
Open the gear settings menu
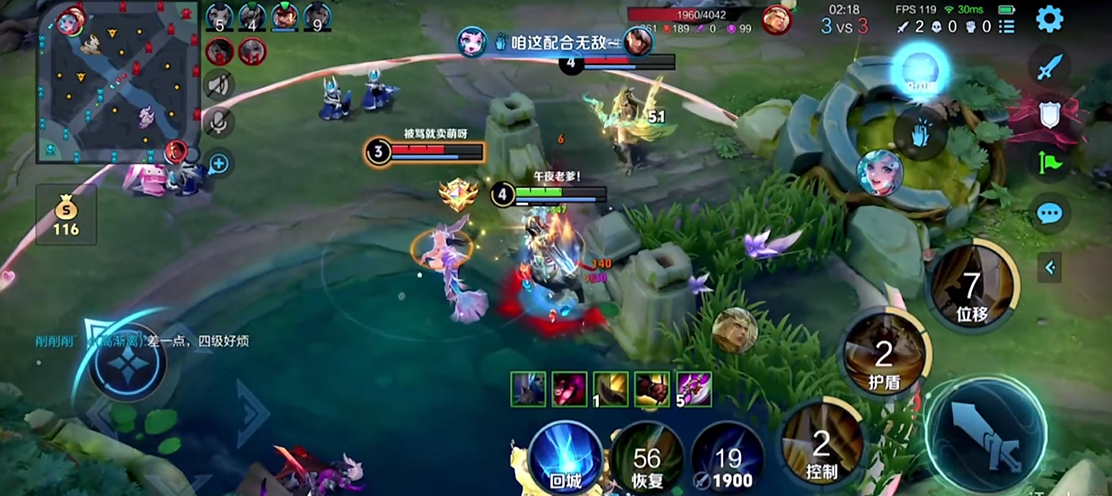point(1049,19)
